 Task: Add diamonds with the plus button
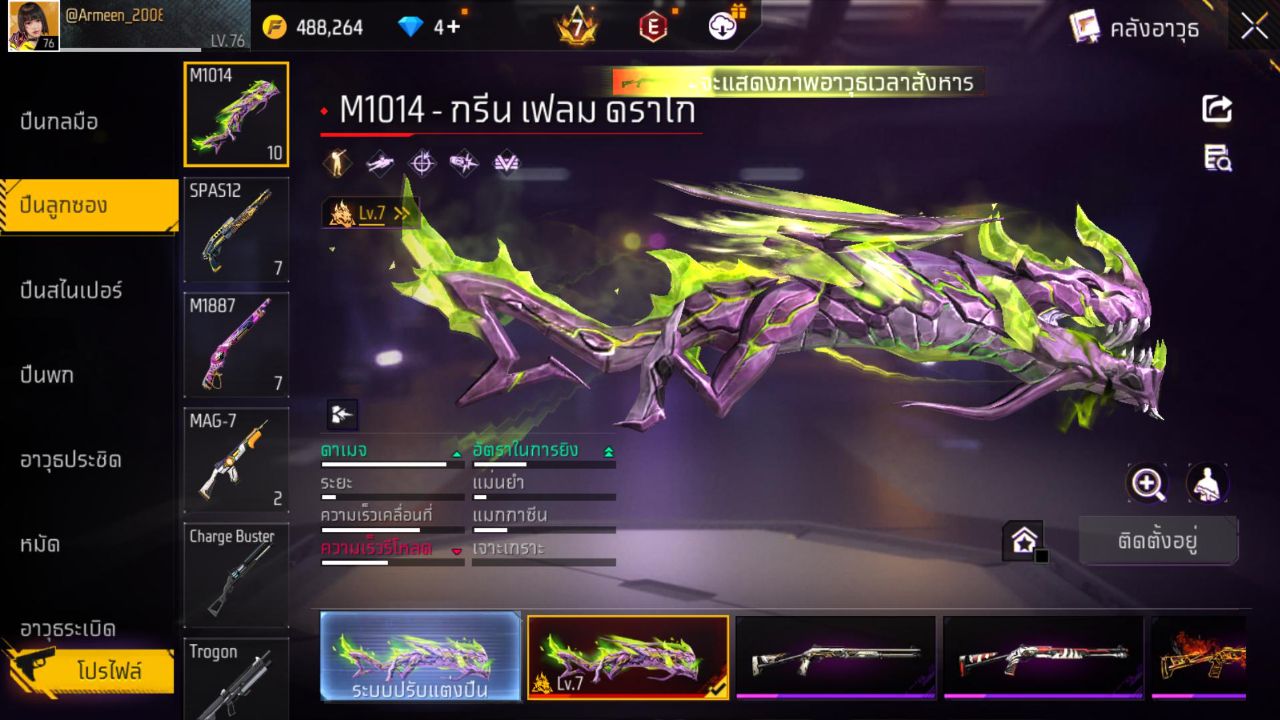pyautogui.click(x=453, y=27)
